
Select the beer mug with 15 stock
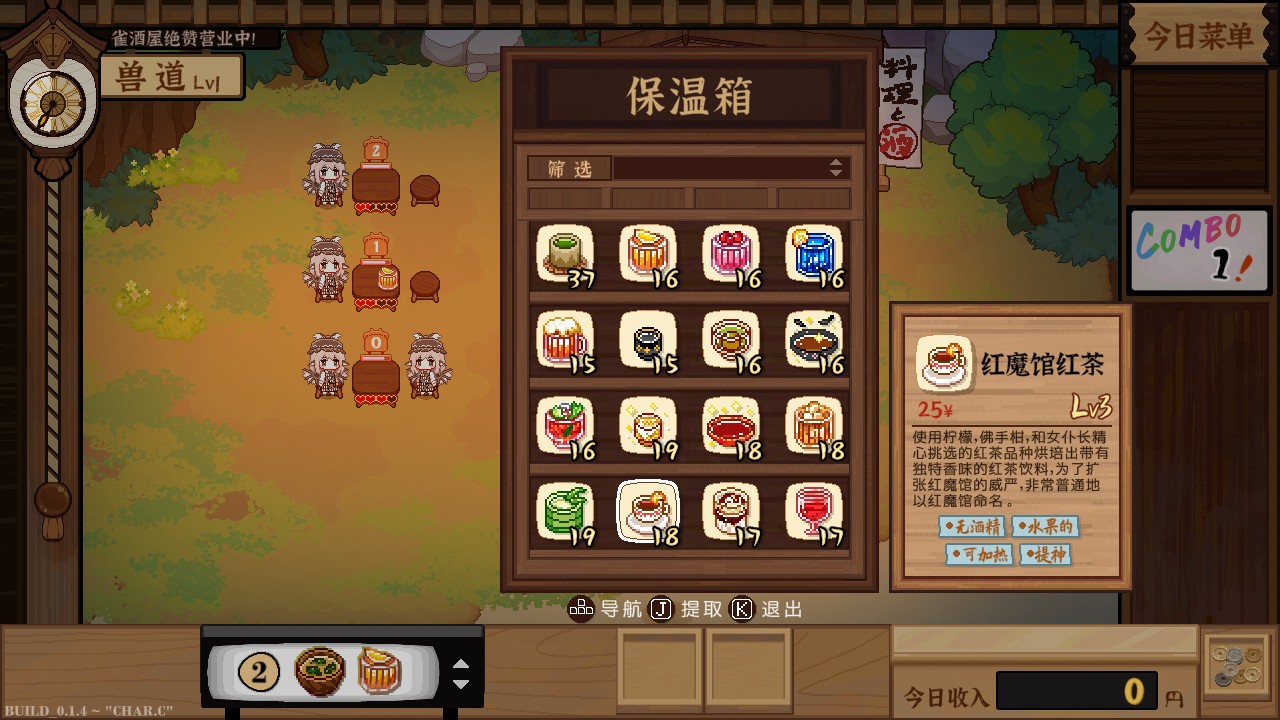(565, 337)
